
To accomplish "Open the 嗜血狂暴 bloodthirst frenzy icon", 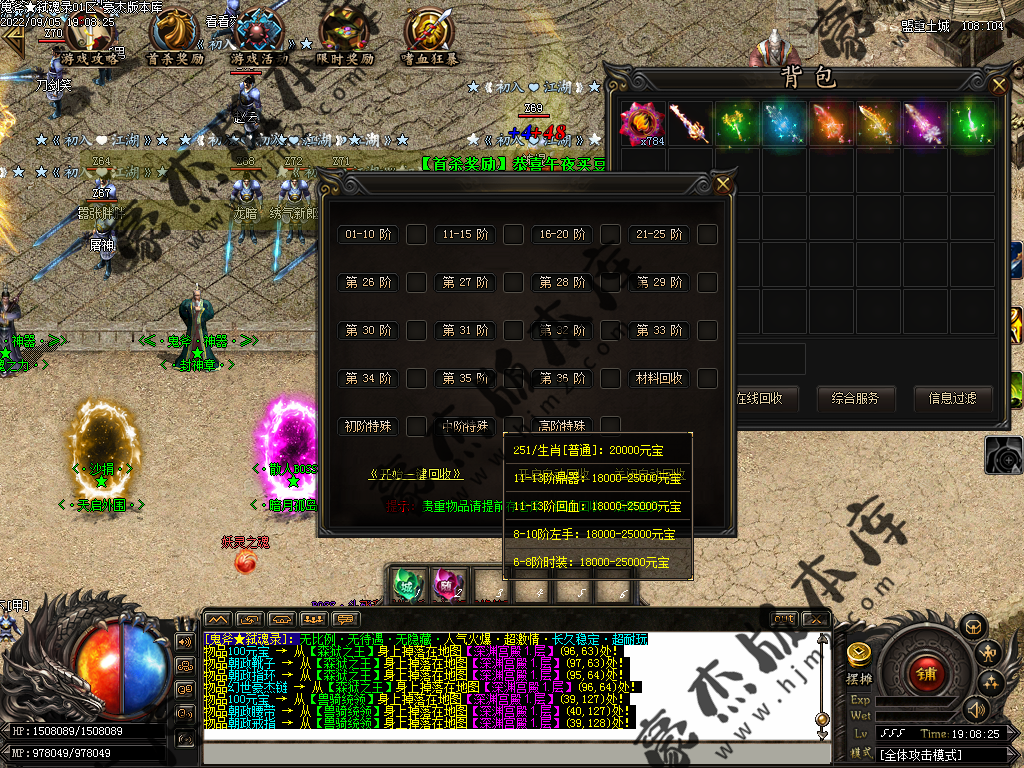I will point(430,38).
